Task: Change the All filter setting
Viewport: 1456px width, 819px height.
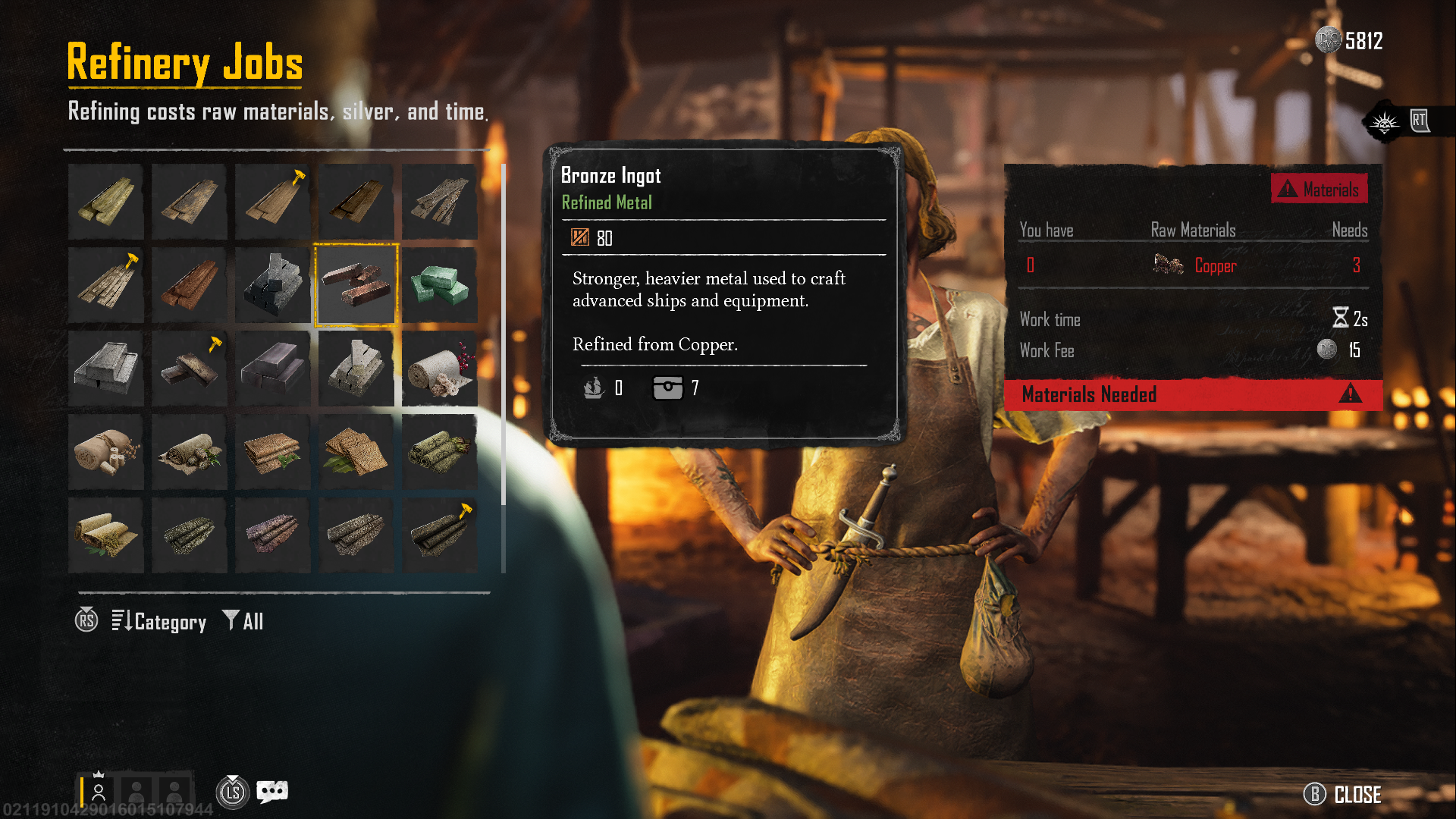Action: click(x=243, y=622)
